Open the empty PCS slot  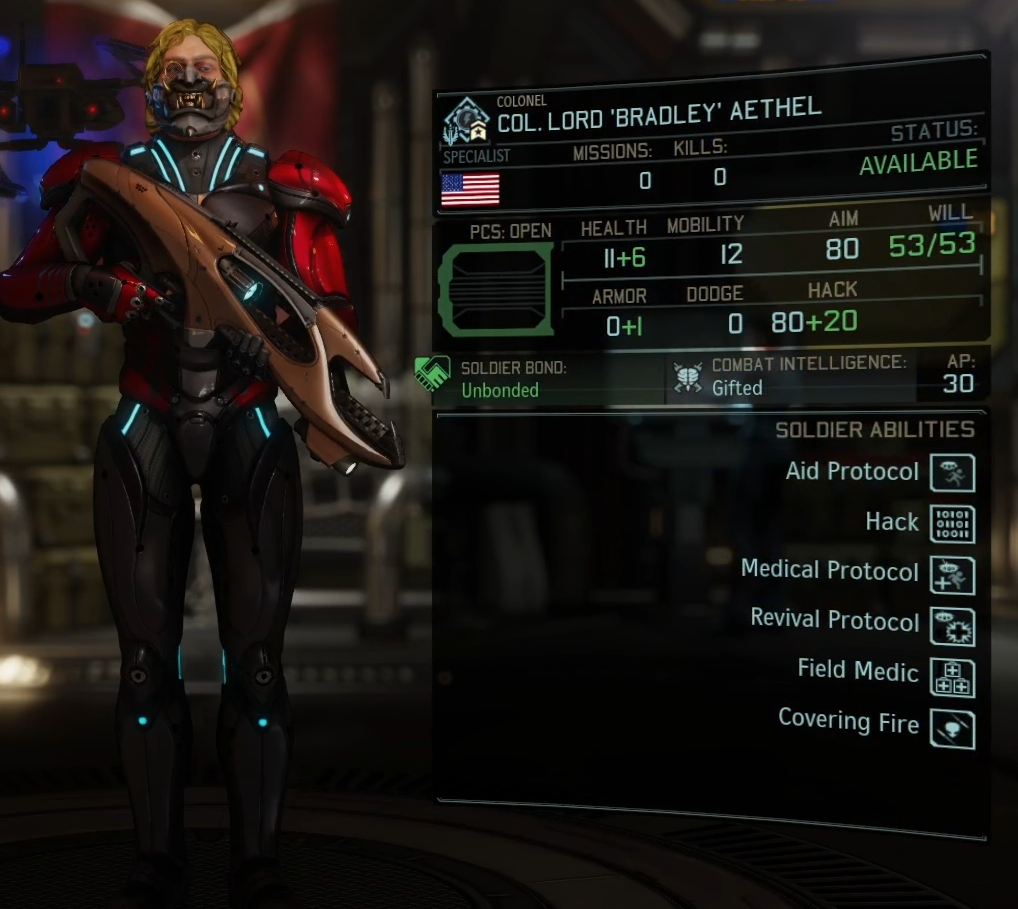tap(496, 288)
